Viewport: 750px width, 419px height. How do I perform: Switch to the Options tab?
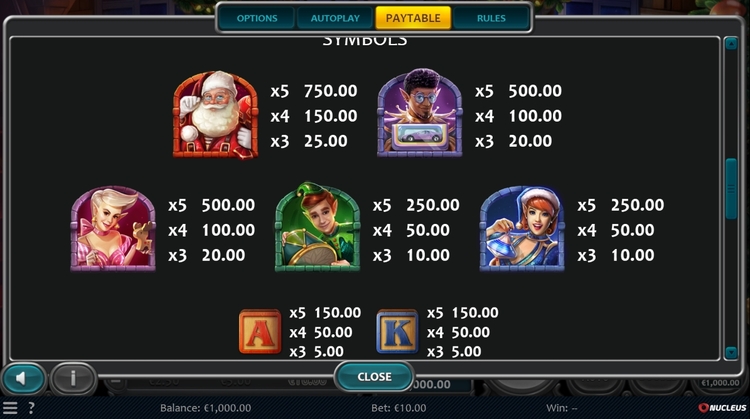pos(257,18)
